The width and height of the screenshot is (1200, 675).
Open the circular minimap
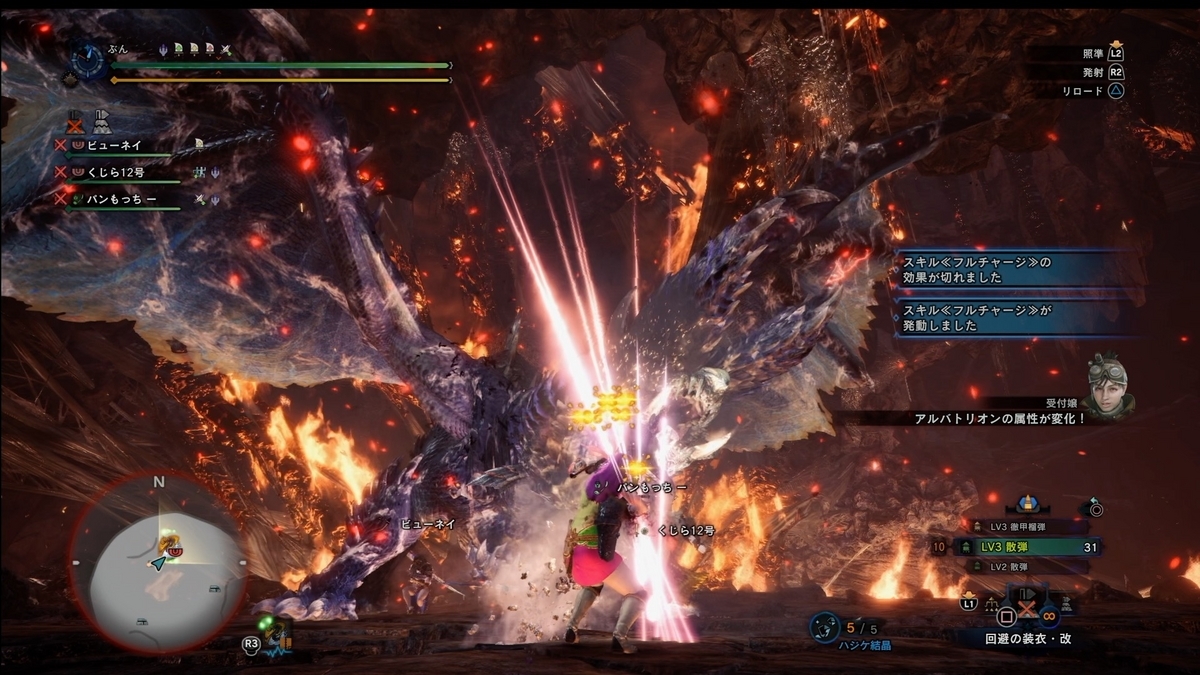point(159,563)
